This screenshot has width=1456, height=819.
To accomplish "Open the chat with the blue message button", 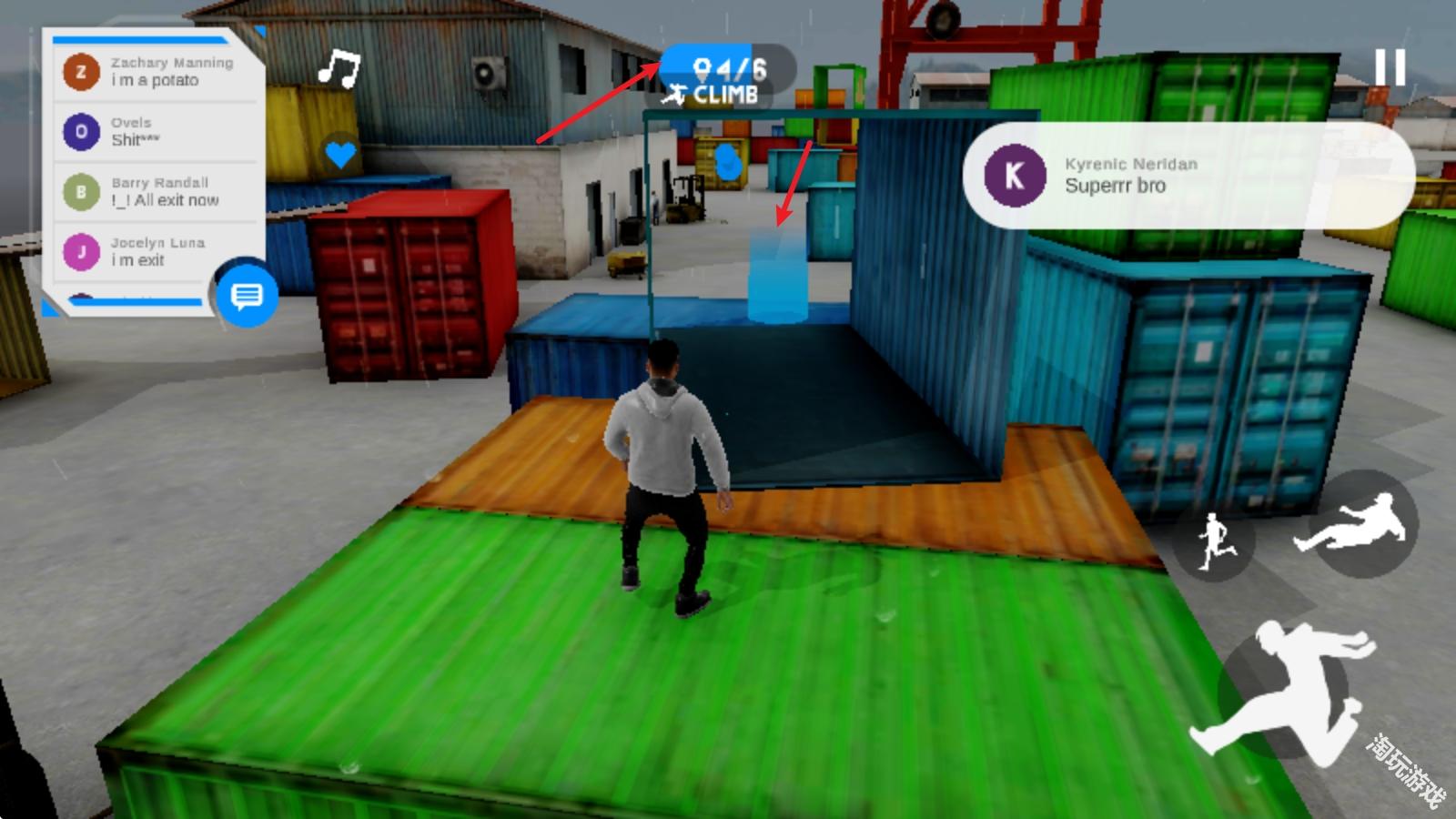I will click(247, 295).
